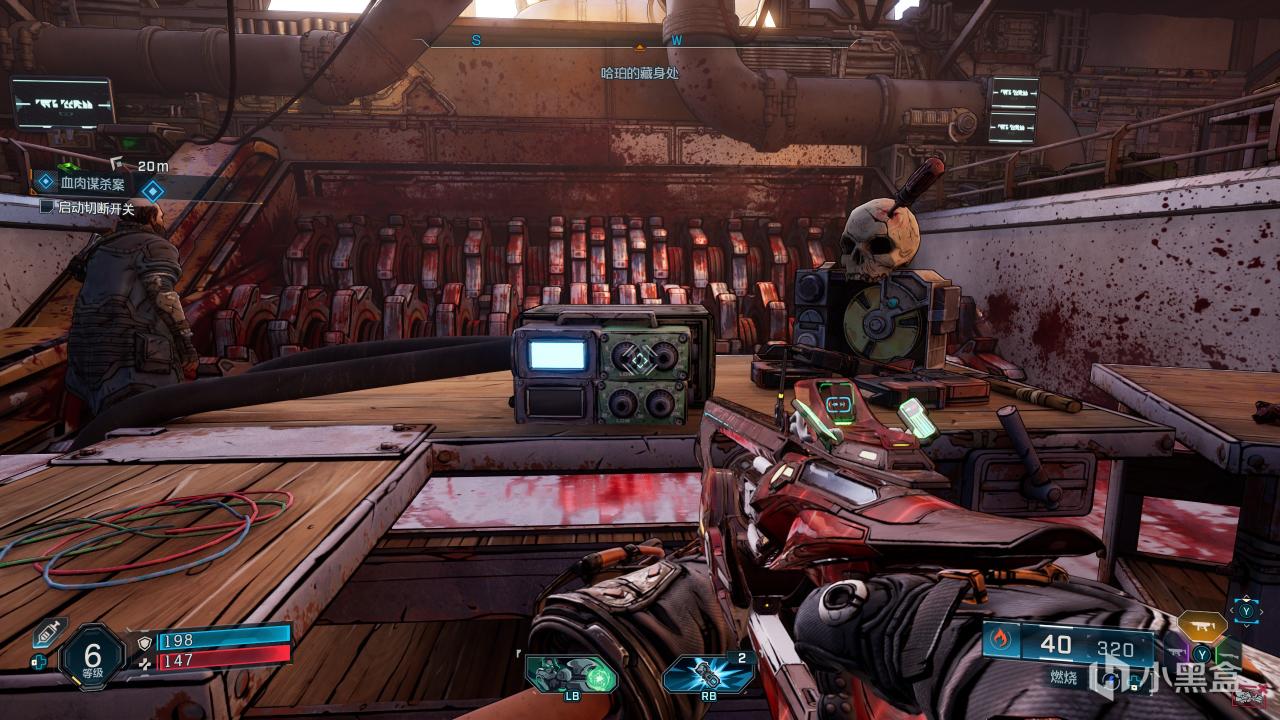Check the 启动切断开关 objective checkbox

(x=47, y=207)
